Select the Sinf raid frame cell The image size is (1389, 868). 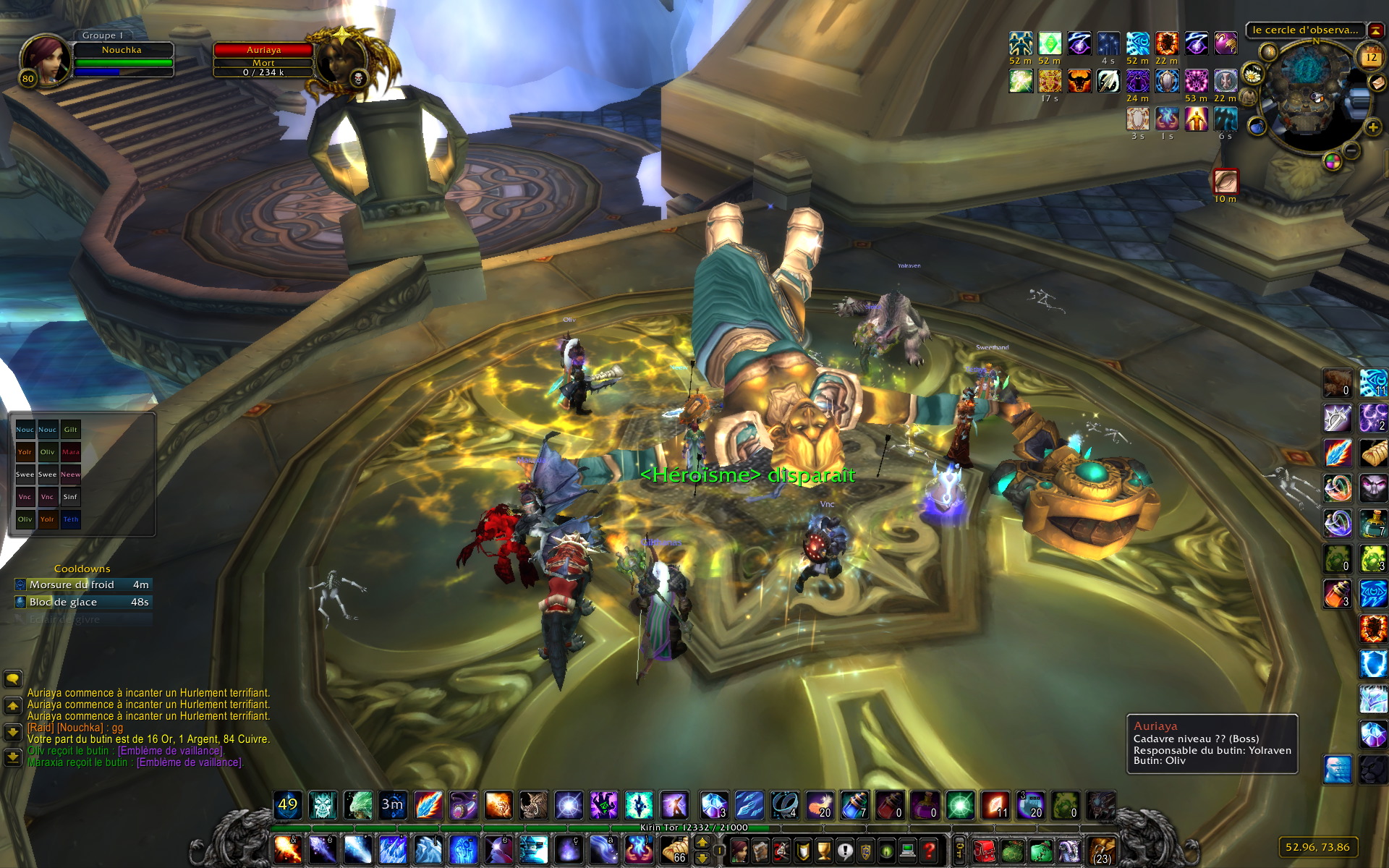[70, 497]
